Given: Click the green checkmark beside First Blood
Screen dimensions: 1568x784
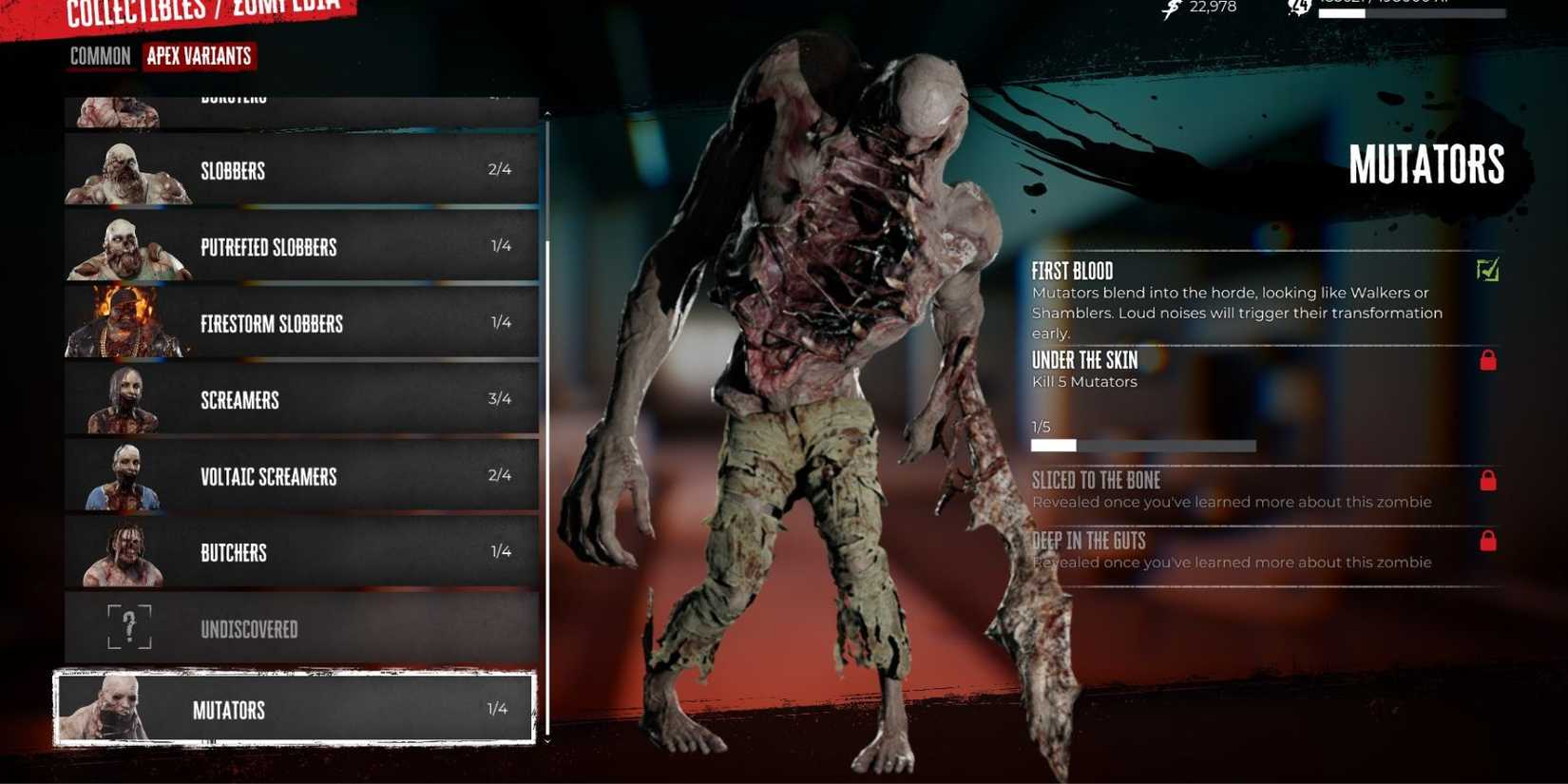Looking at the screenshot, I should coord(1487,271).
